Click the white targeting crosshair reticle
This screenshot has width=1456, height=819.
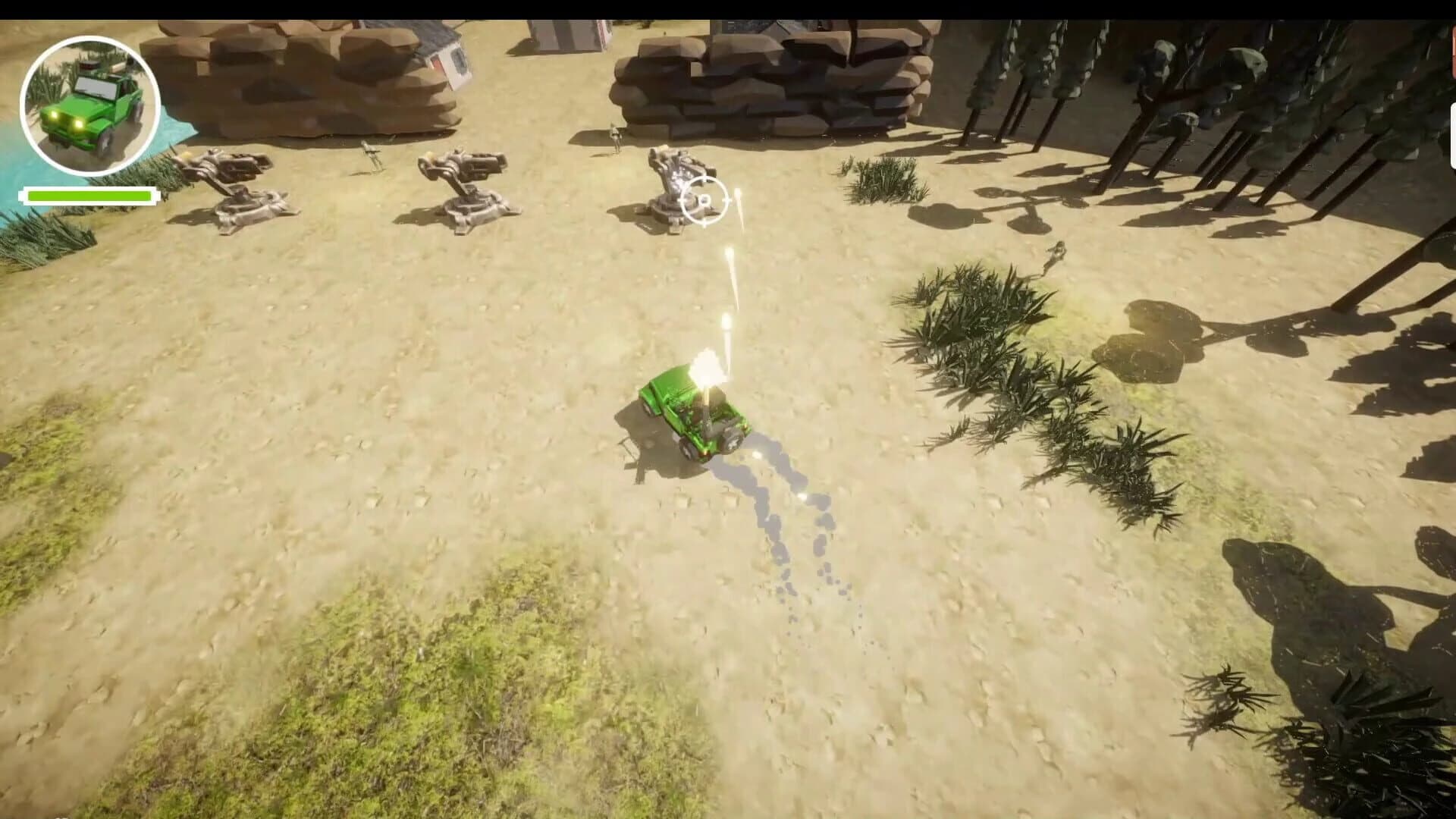705,201
